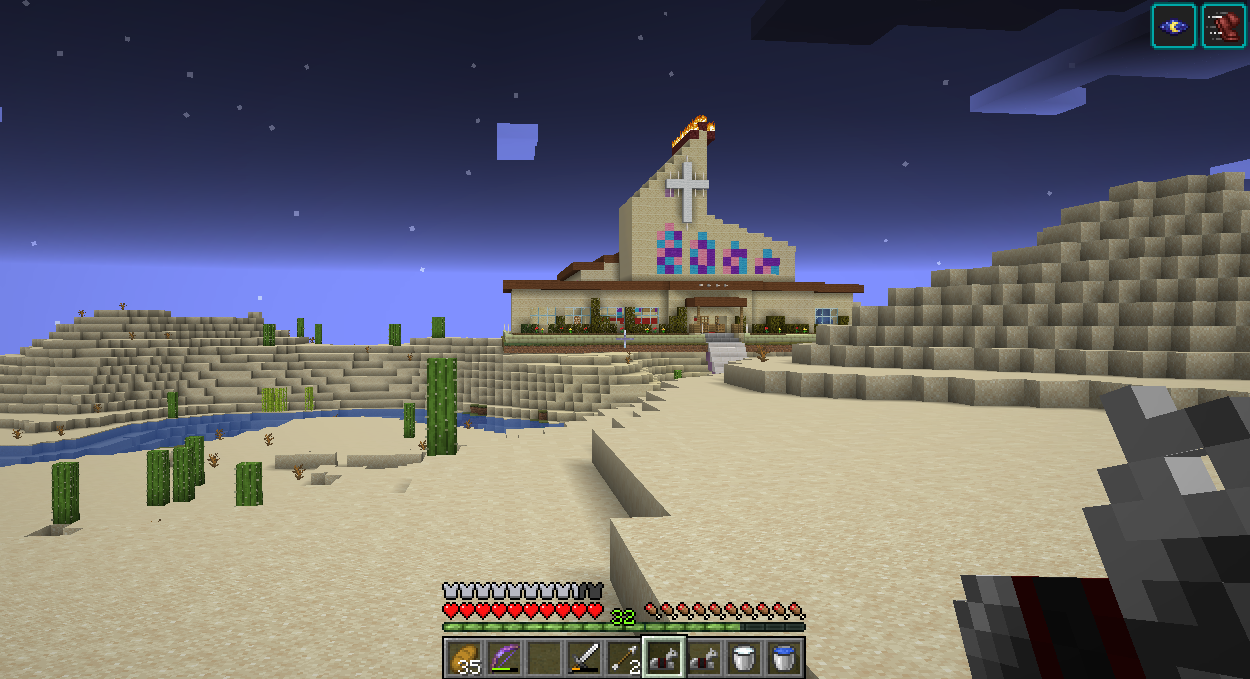This screenshot has height=679, width=1250.
Task: Choose the water bucket hotbar slot
Action: [x=783, y=657]
